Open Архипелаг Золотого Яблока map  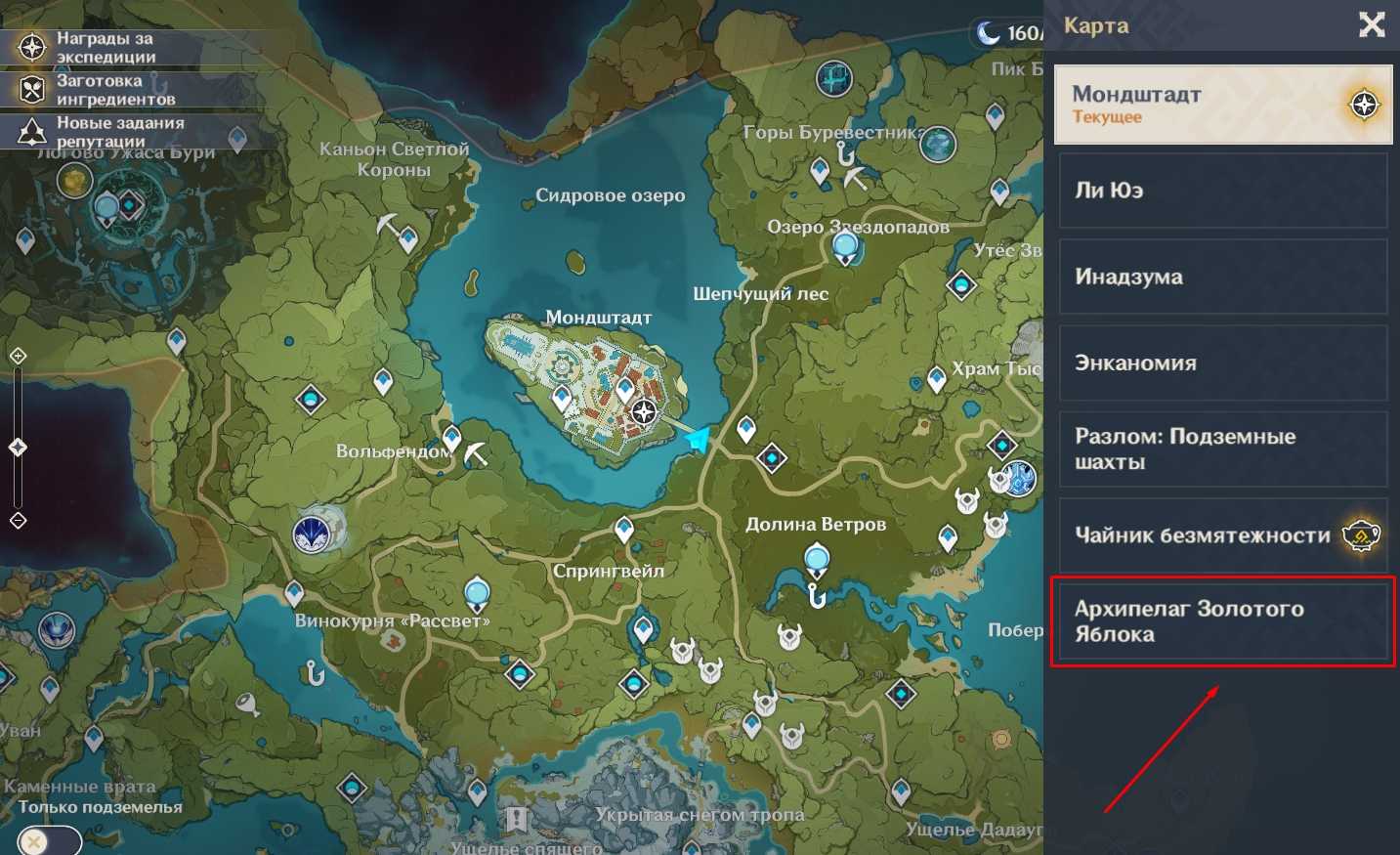click(x=1223, y=621)
